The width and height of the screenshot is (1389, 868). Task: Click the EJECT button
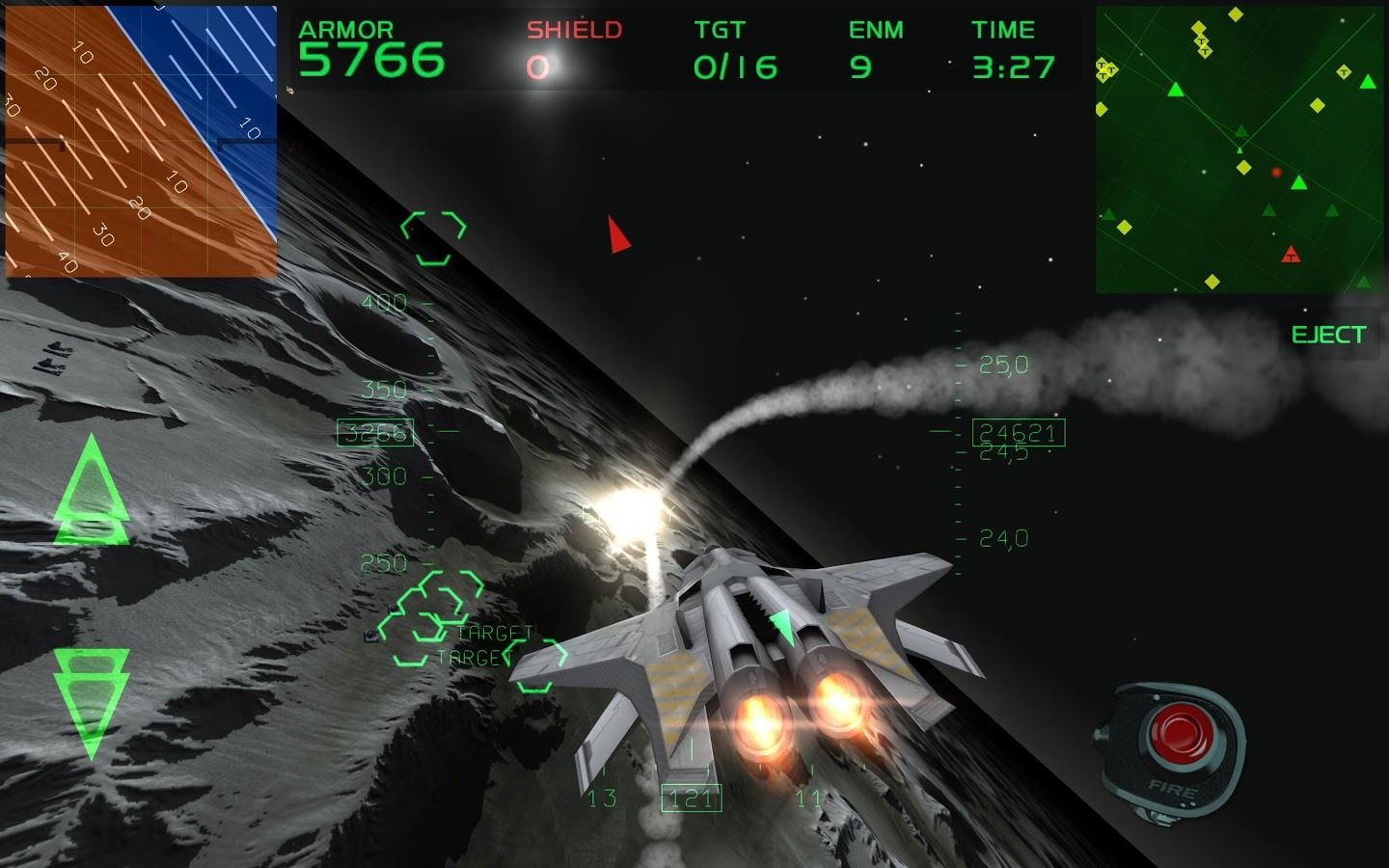[x=1329, y=335]
